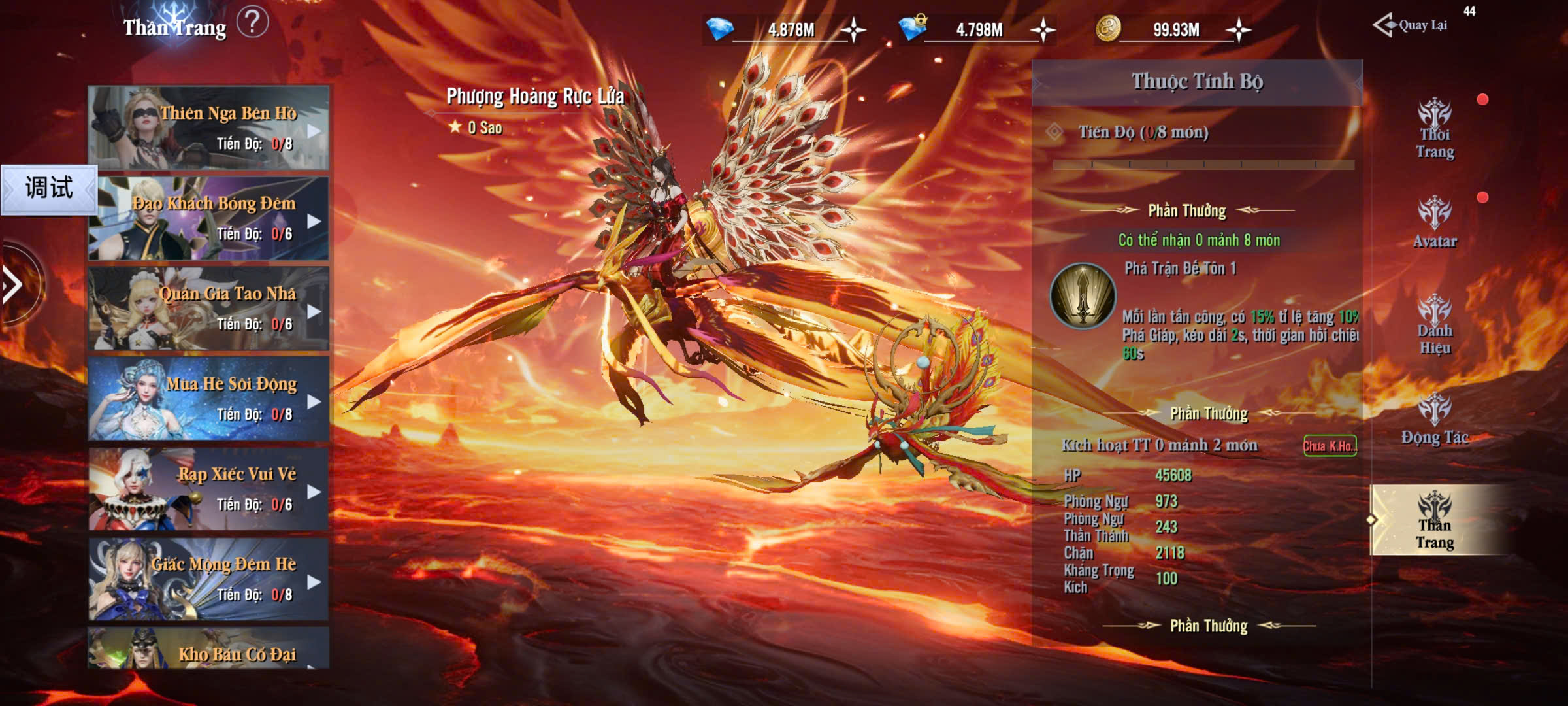
Task: Select the Thần Trang tab
Action: (x=1435, y=520)
